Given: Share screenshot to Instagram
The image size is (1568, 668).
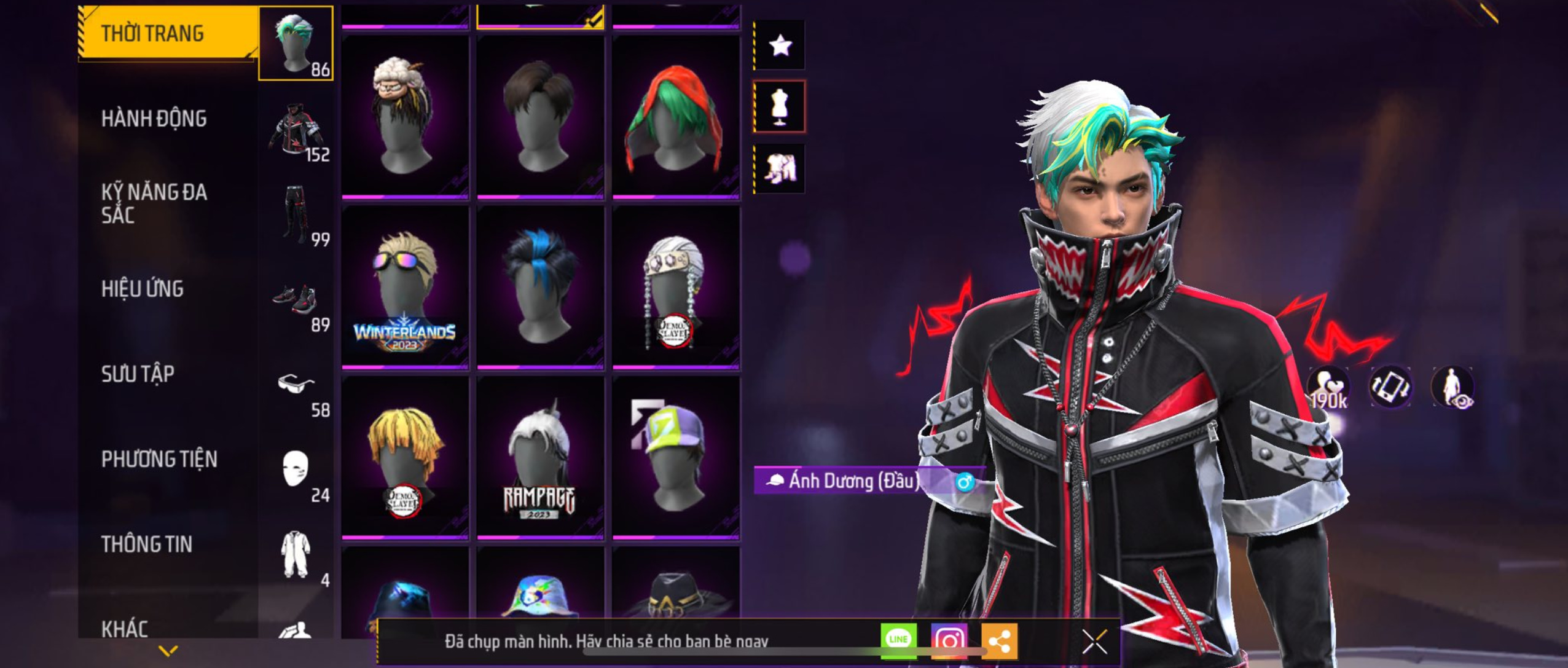Looking at the screenshot, I should (x=949, y=641).
